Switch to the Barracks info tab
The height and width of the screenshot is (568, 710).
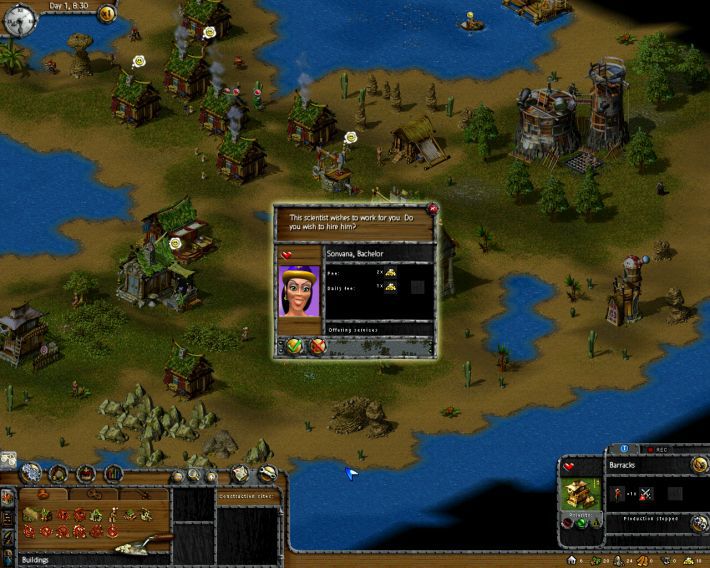point(623,450)
